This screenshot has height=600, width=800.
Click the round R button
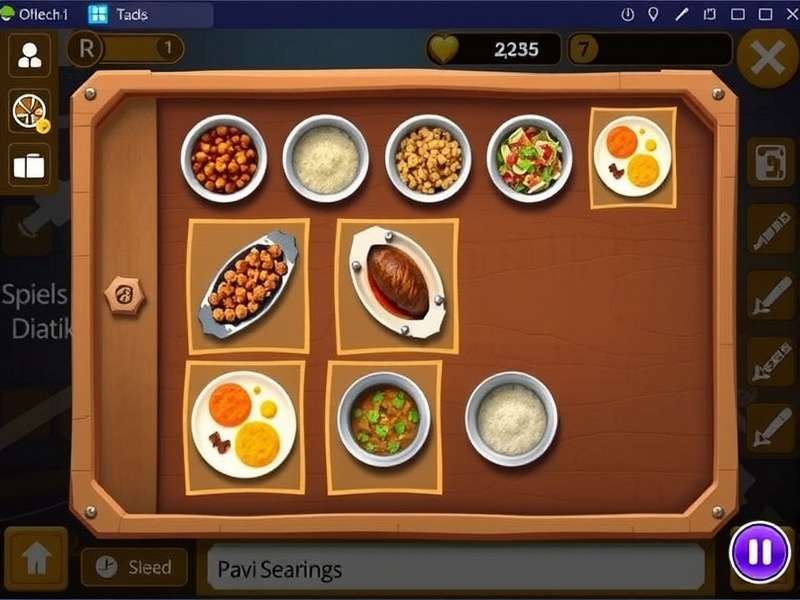[86, 48]
